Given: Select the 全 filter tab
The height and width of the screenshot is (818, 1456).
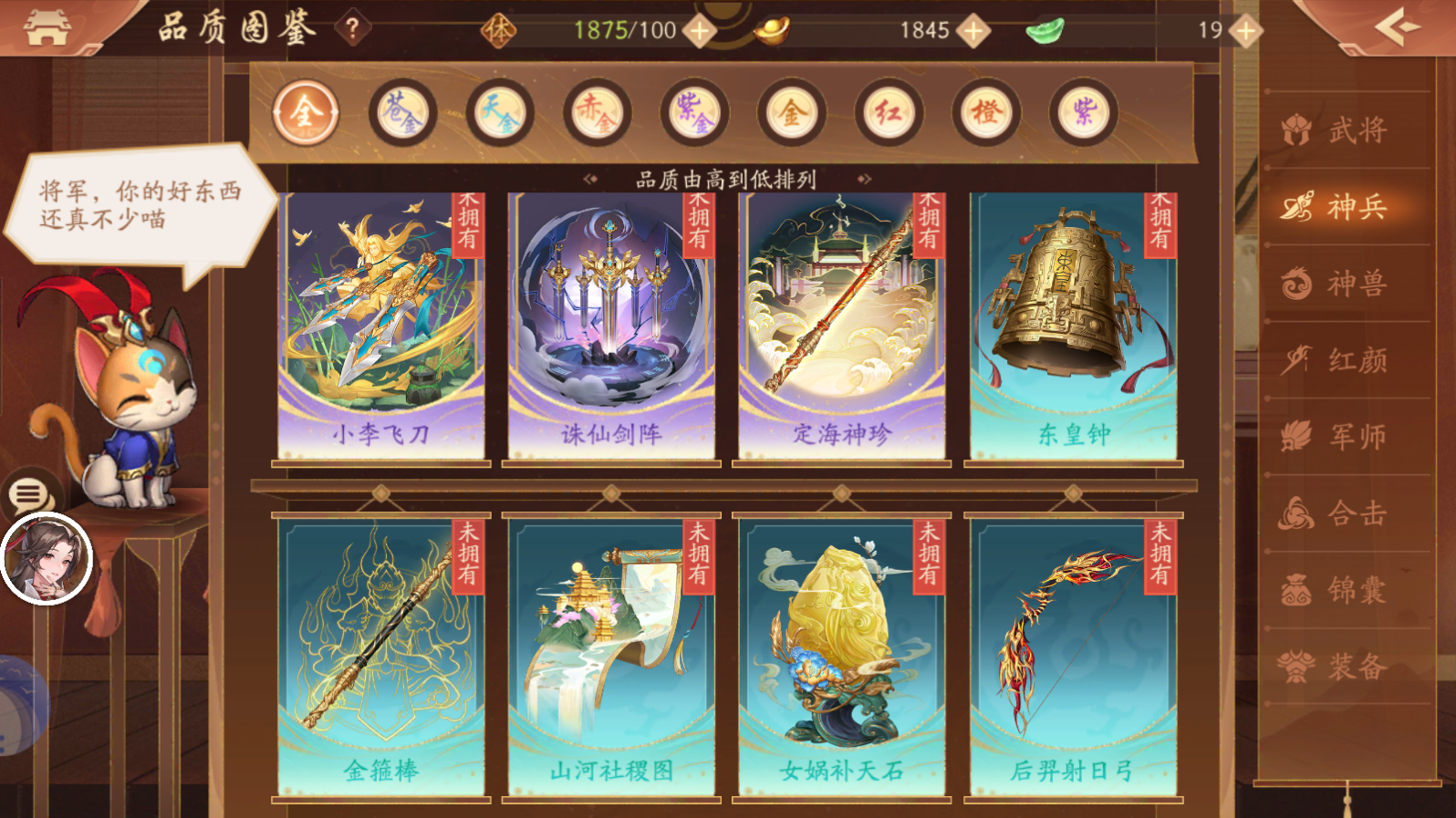Looking at the screenshot, I should [x=307, y=111].
